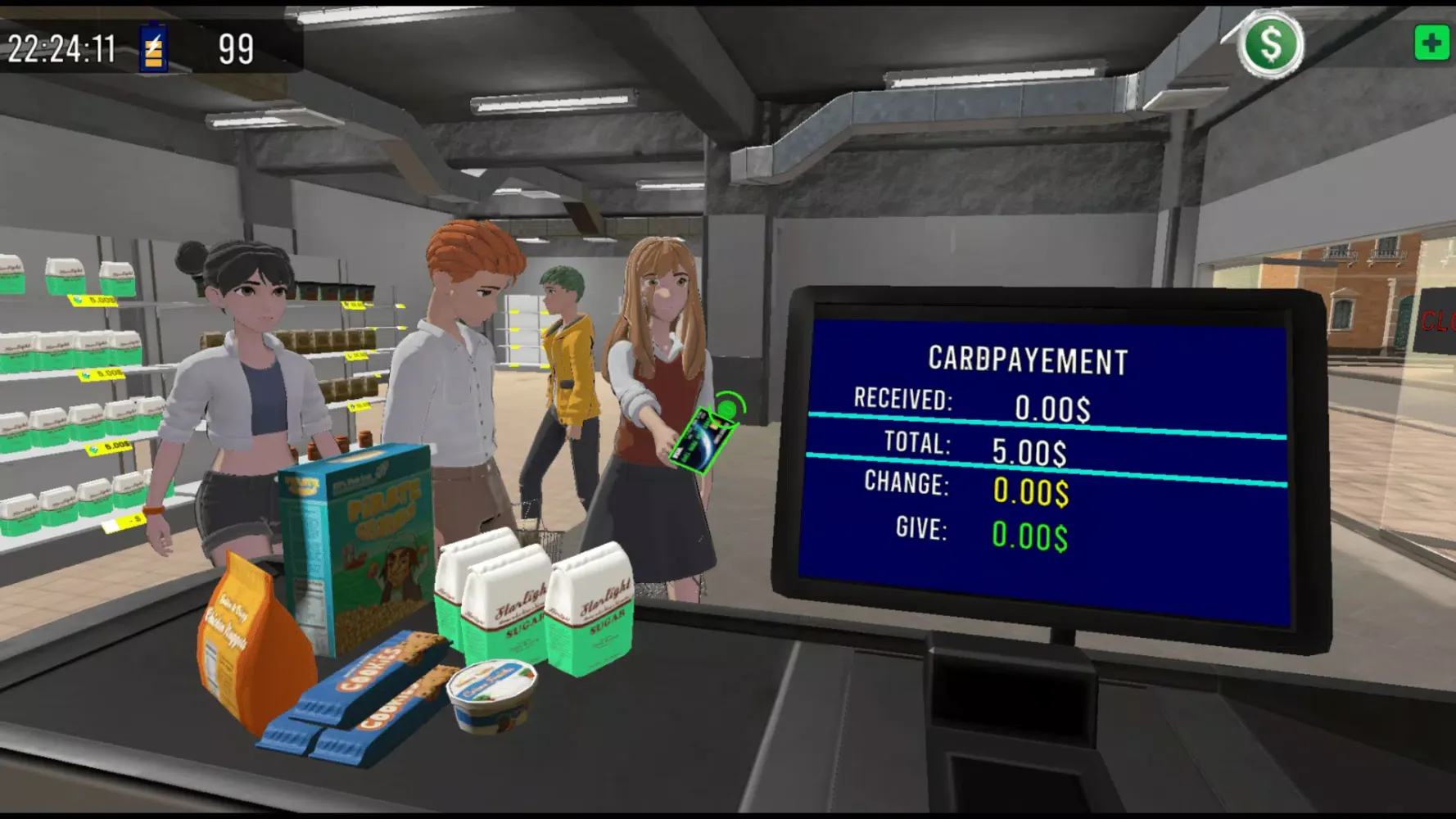Click the green dollar coin icon
Viewport: 1456px width, 819px height.
(1270, 45)
